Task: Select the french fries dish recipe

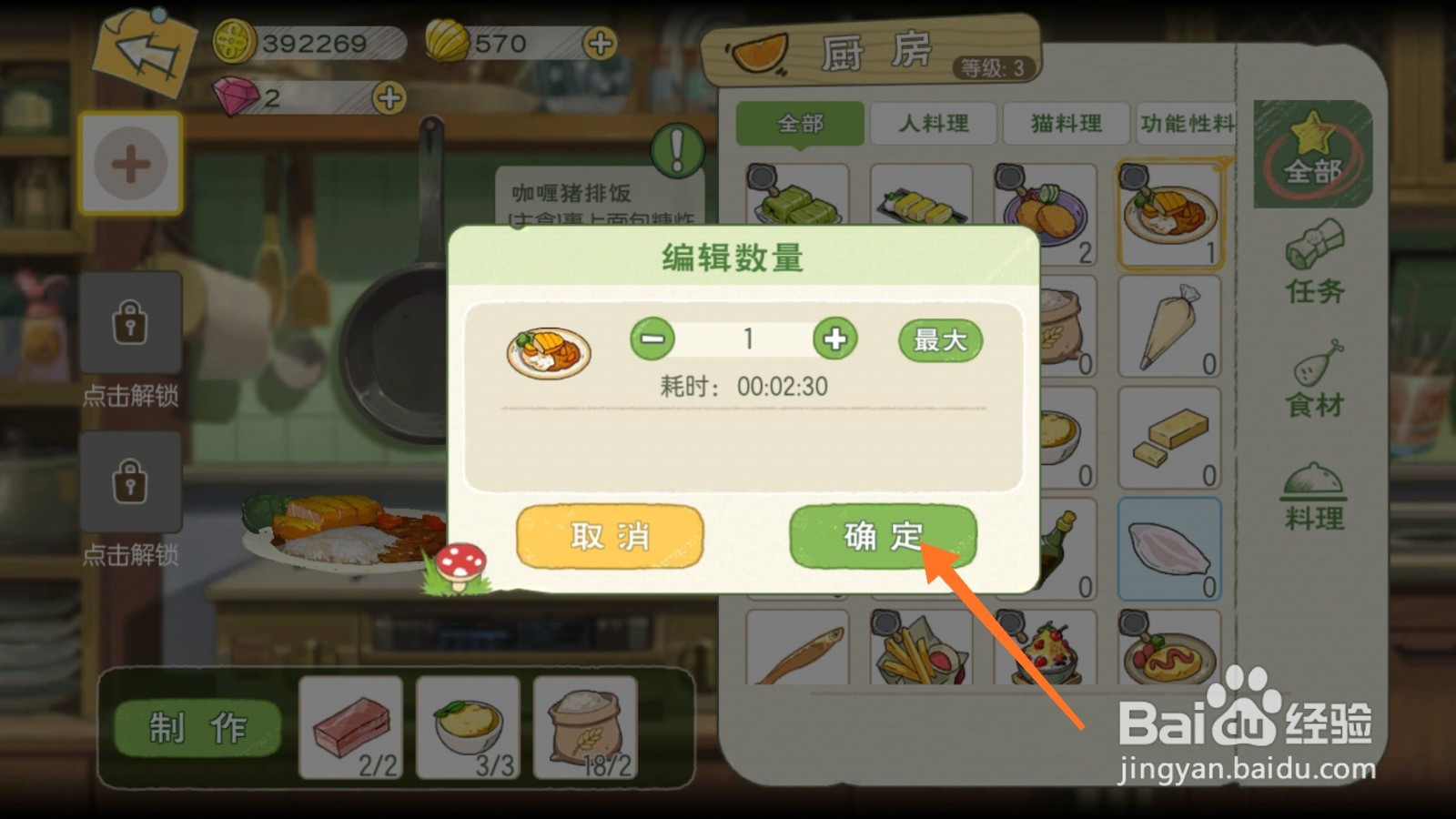Action: [x=919, y=651]
